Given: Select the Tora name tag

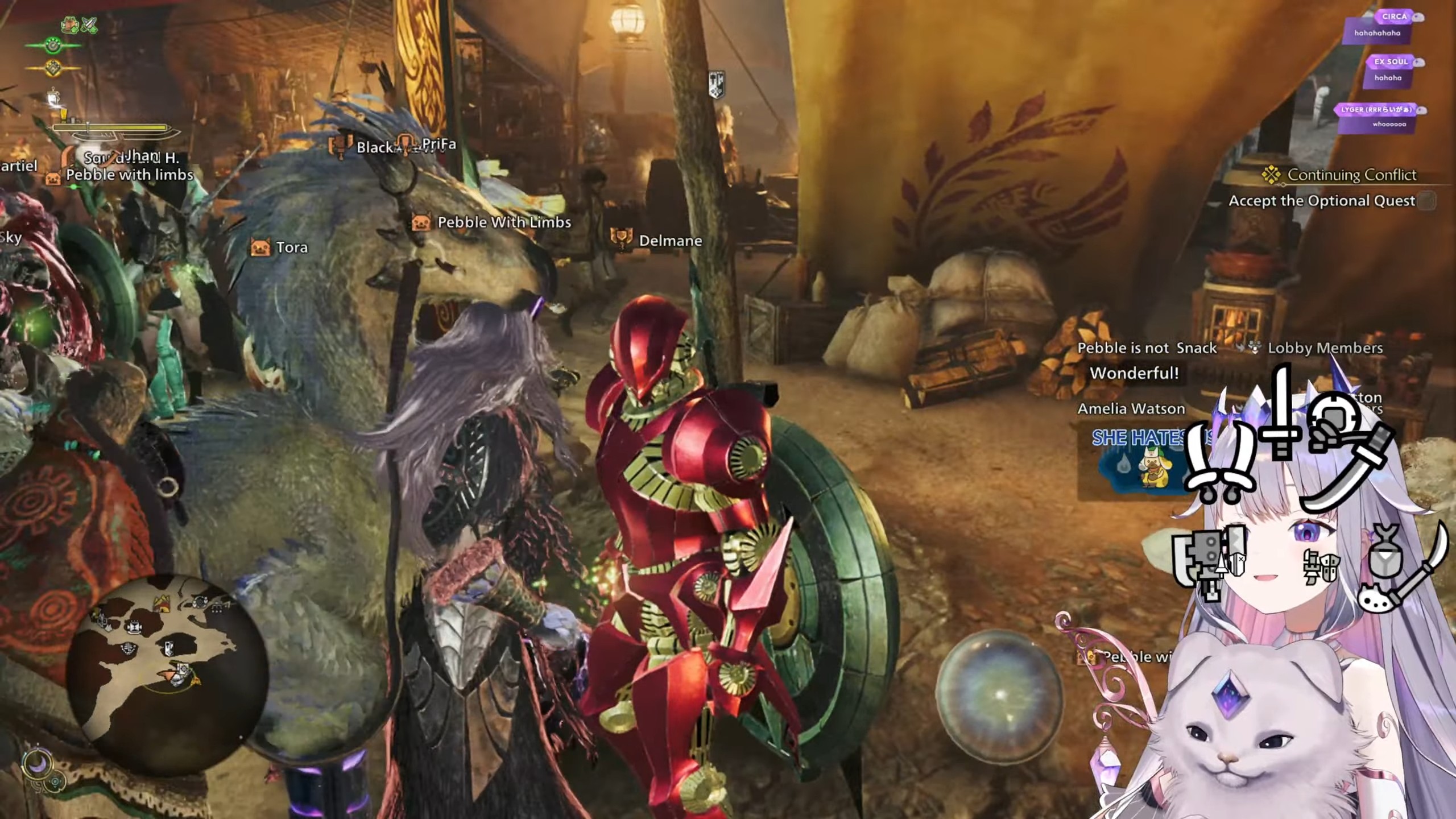Looking at the screenshot, I should coord(291,247).
